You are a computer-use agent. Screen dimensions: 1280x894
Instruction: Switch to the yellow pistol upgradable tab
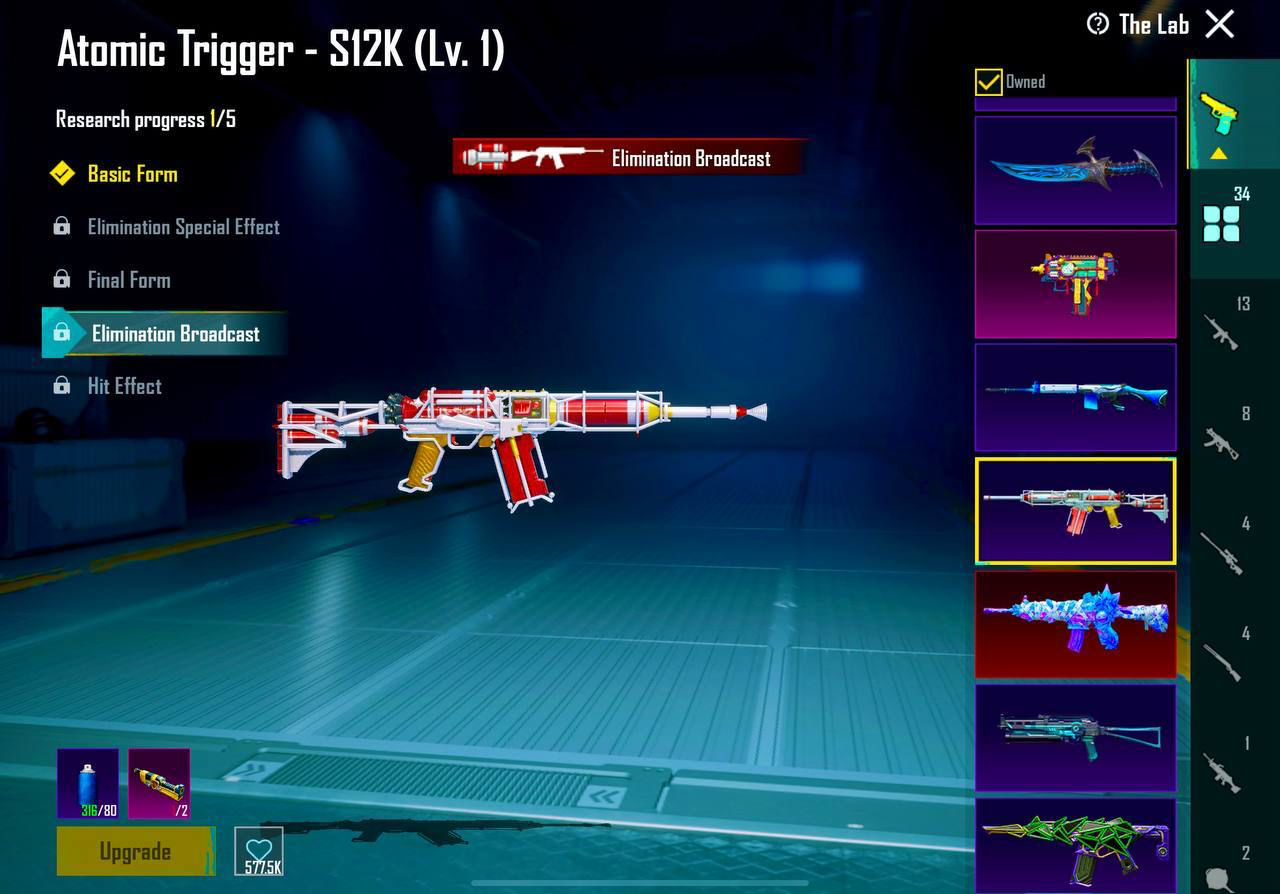pos(1219,114)
